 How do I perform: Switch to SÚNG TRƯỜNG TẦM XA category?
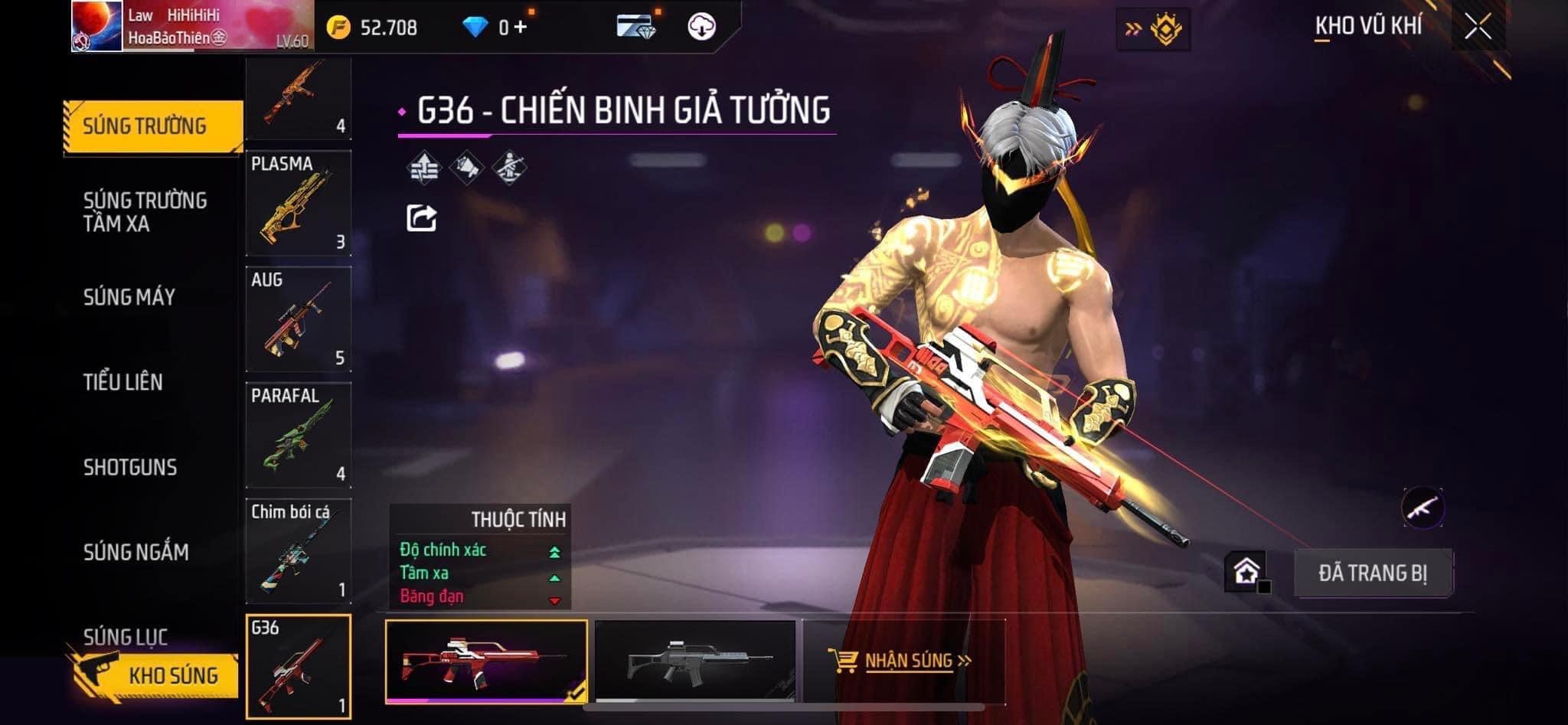pos(145,212)
